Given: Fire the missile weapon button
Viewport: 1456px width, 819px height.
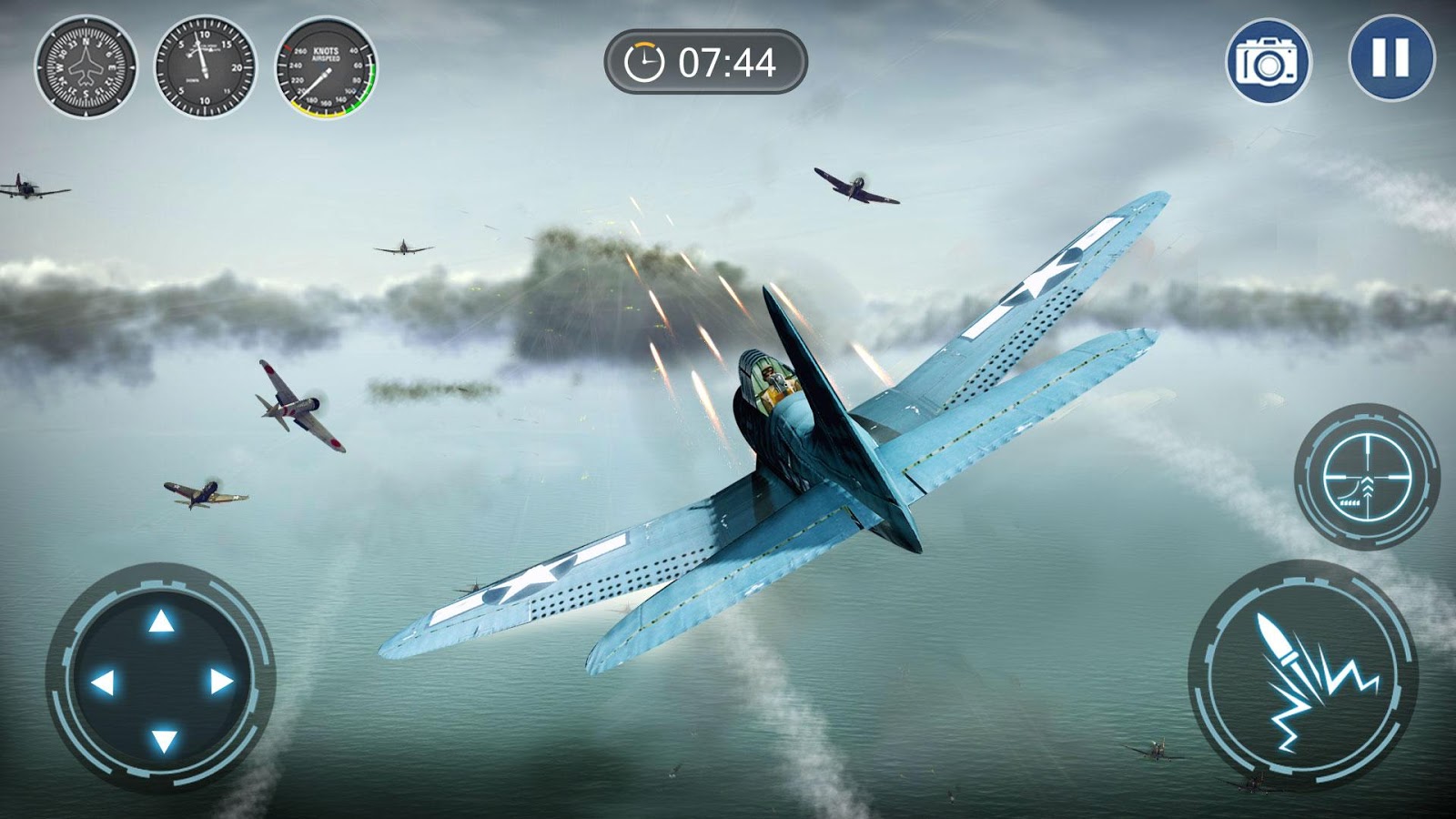Looking at the screenshot, I should (x=1303, y=674).
